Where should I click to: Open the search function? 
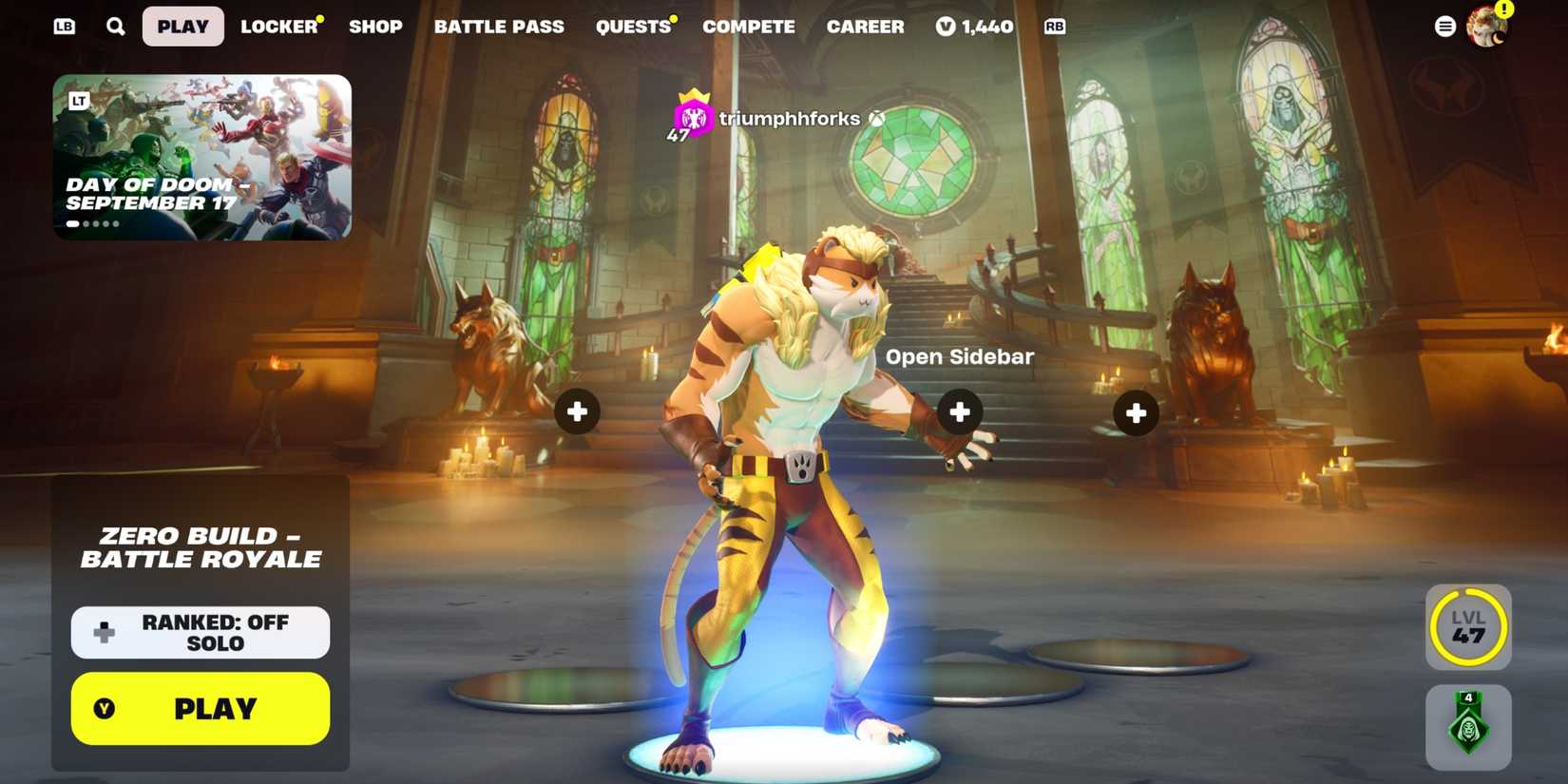[116, 26]
